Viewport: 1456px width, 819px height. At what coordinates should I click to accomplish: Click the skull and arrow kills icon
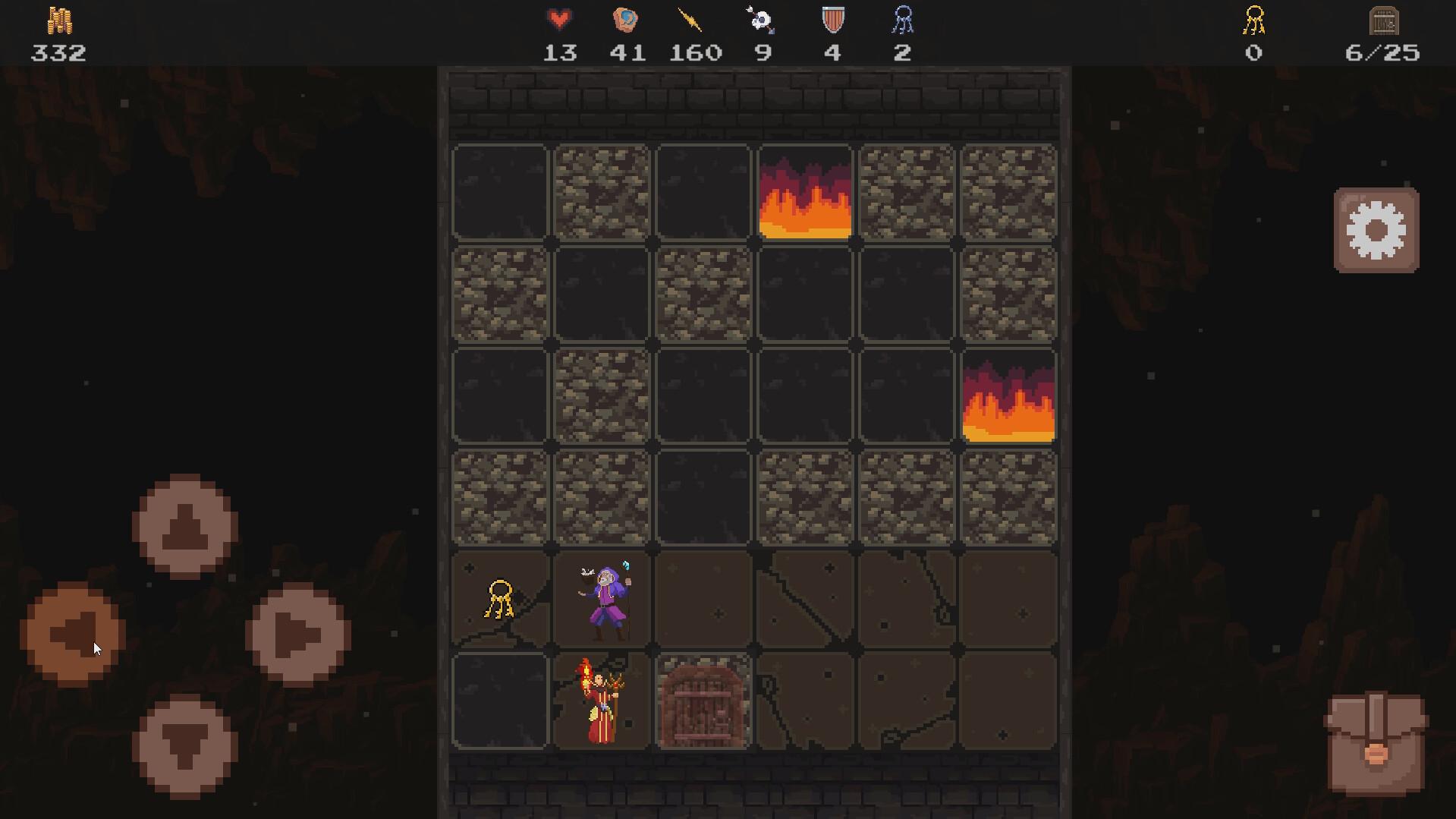(762, 21)
